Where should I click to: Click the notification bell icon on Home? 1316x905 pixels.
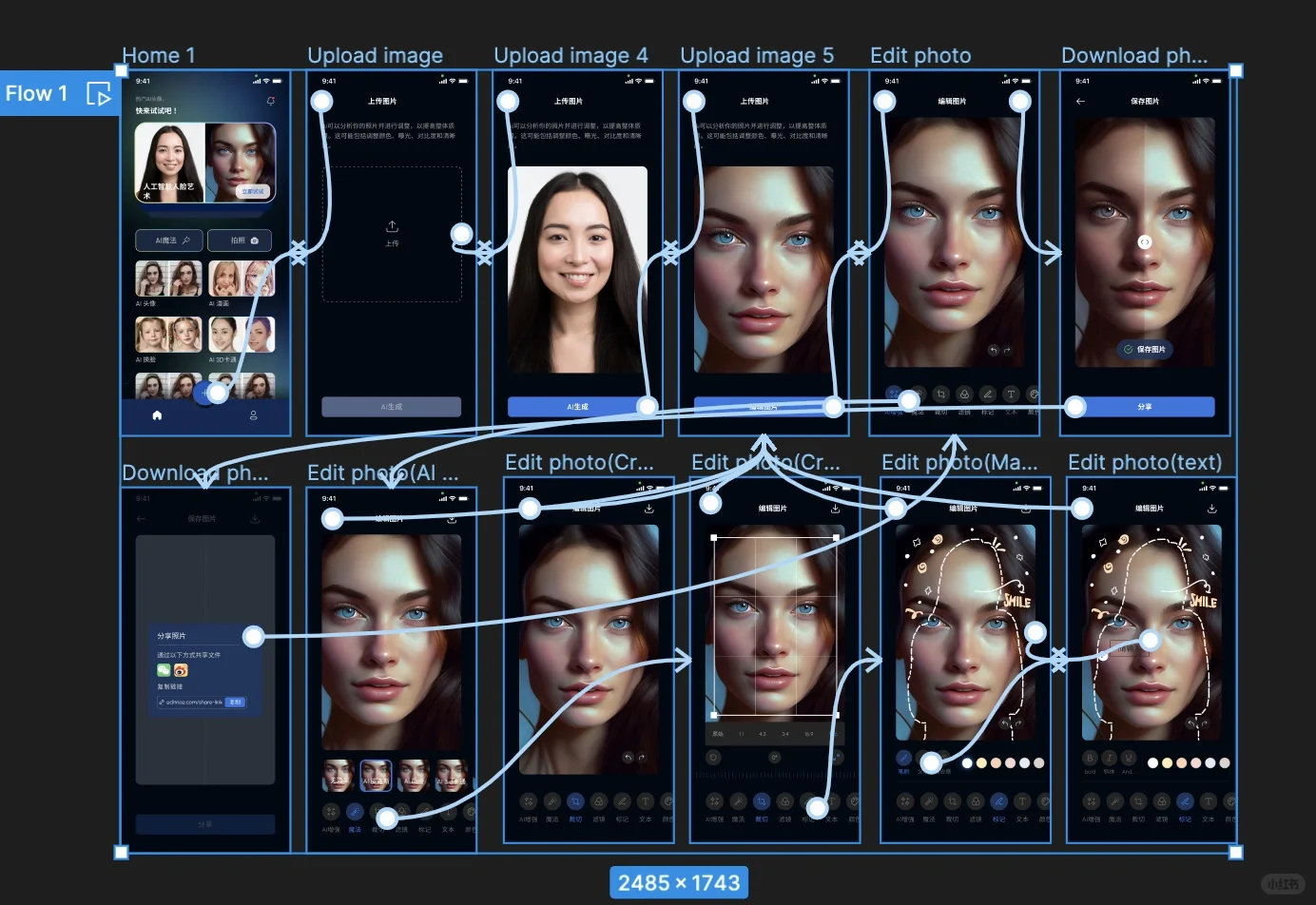(x=271, y=101)
